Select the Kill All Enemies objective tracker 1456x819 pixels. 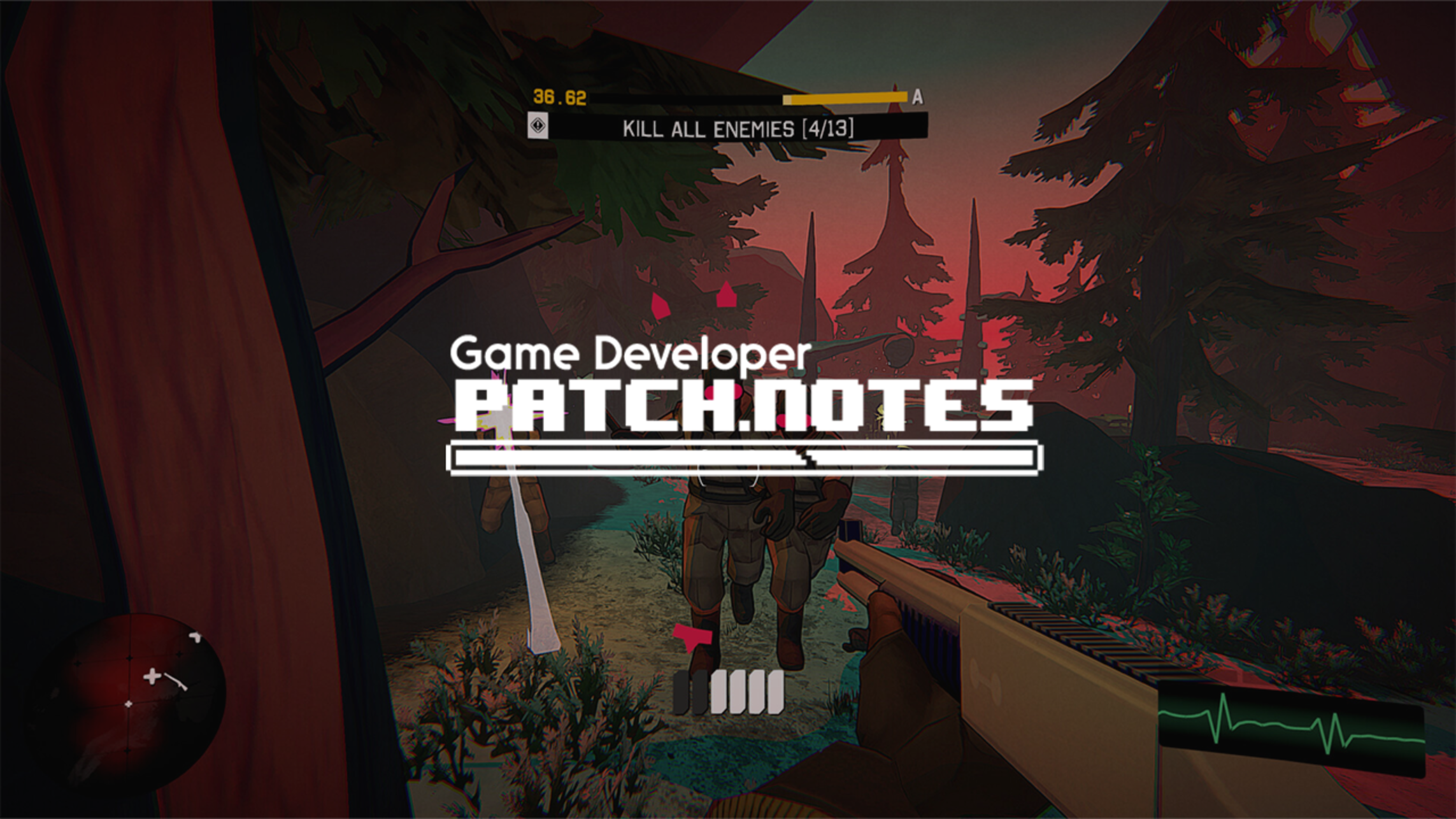737,129
